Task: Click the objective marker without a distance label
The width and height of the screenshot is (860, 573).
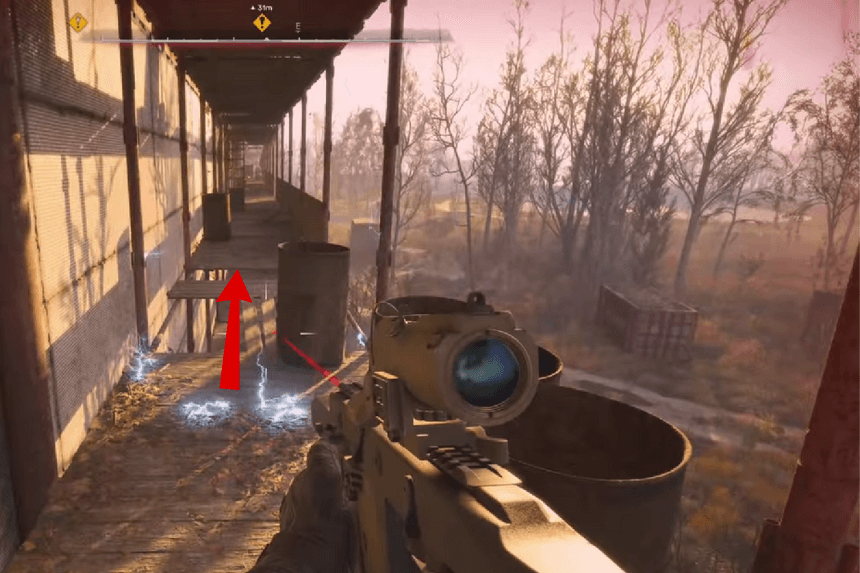Action: [78, 22]
